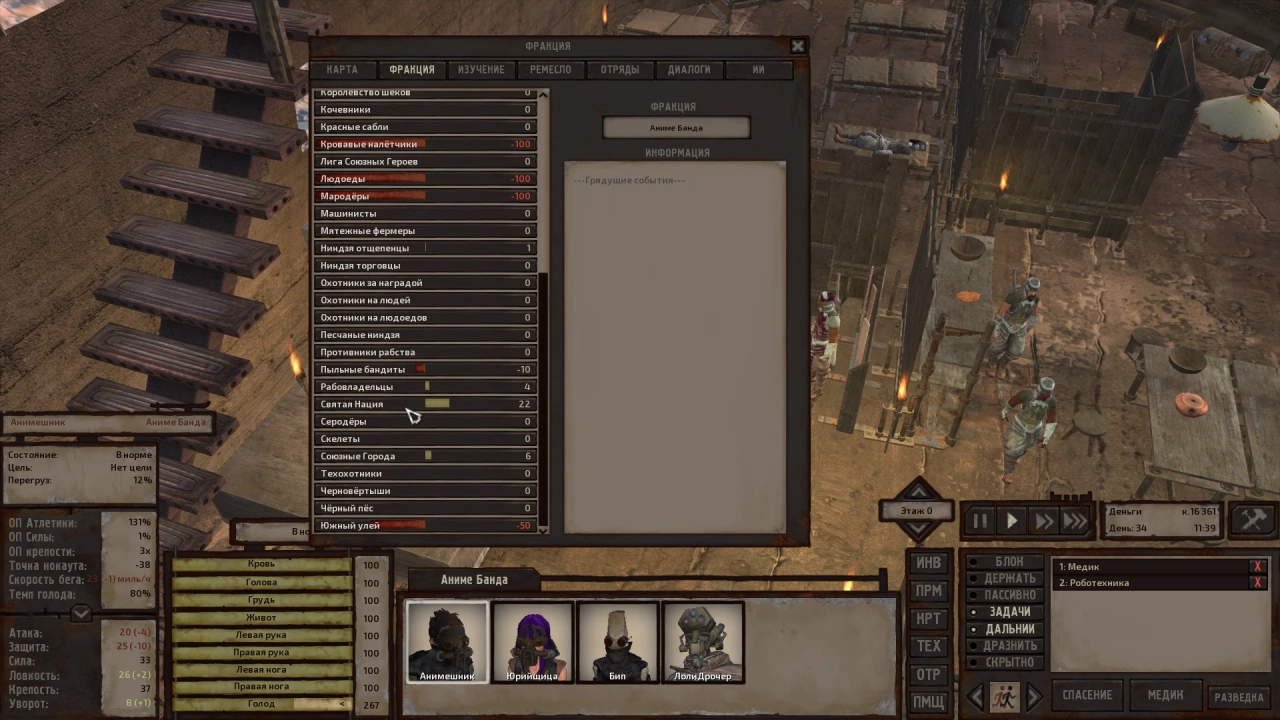Open the ИЗУЧЕНИЕ tab

pyautogui.click(x=481, y=70)
